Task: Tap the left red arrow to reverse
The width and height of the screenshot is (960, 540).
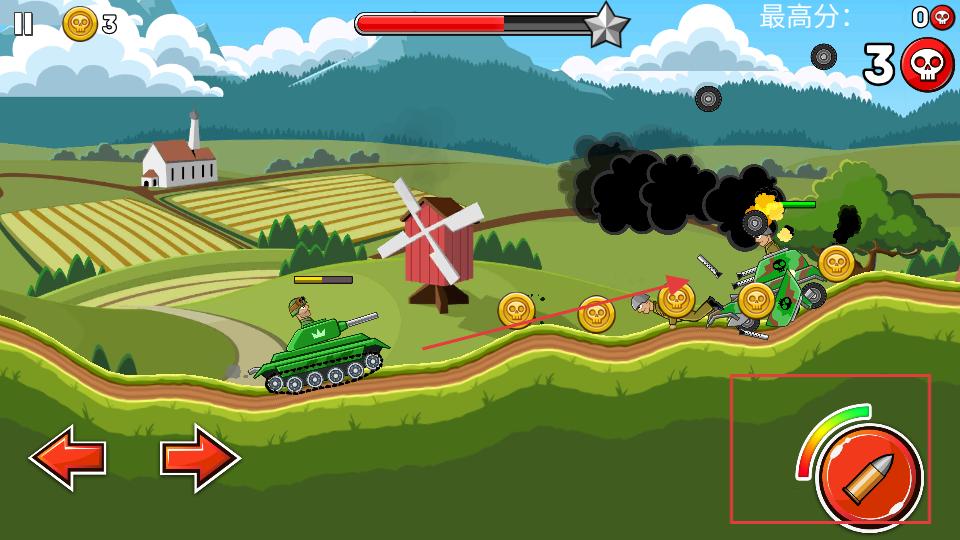Action: coord(68,458)
